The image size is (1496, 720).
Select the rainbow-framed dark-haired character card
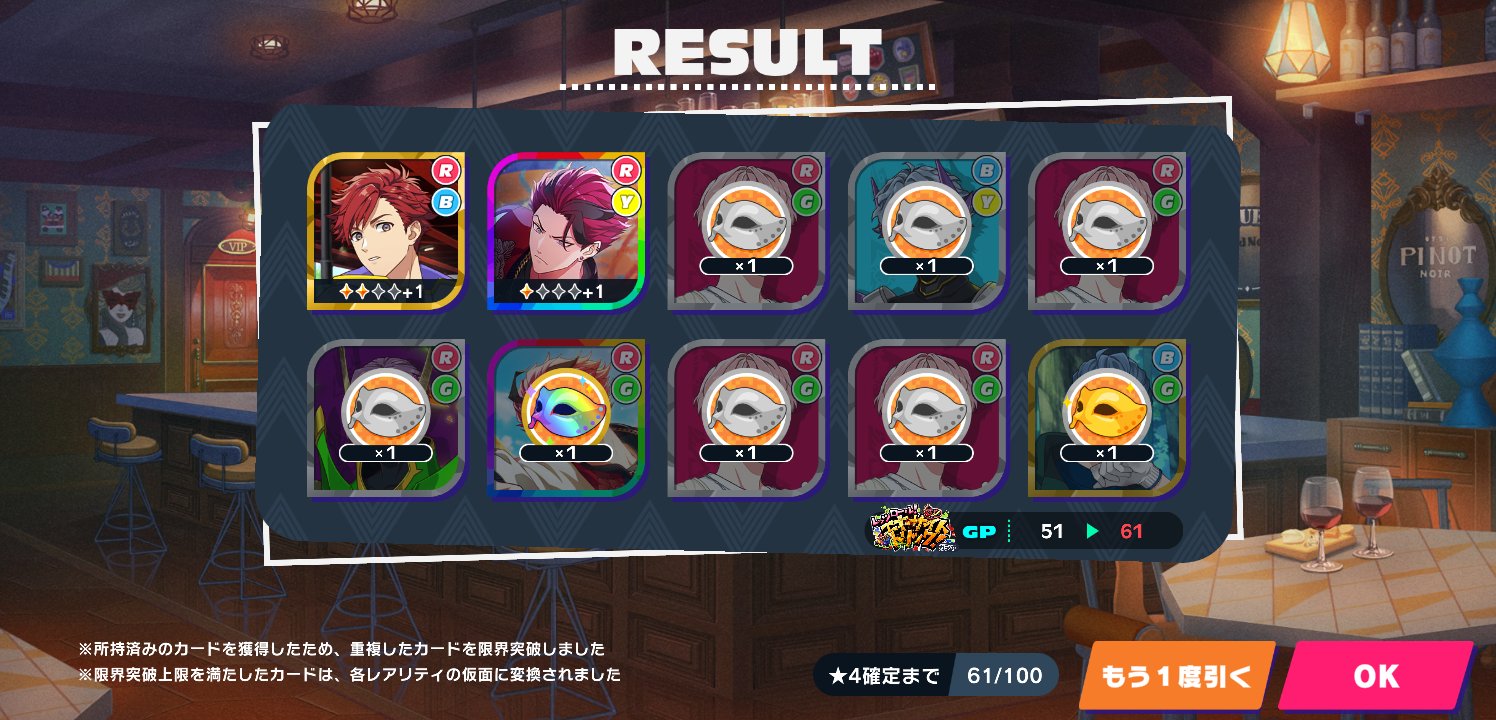[567, 230]
